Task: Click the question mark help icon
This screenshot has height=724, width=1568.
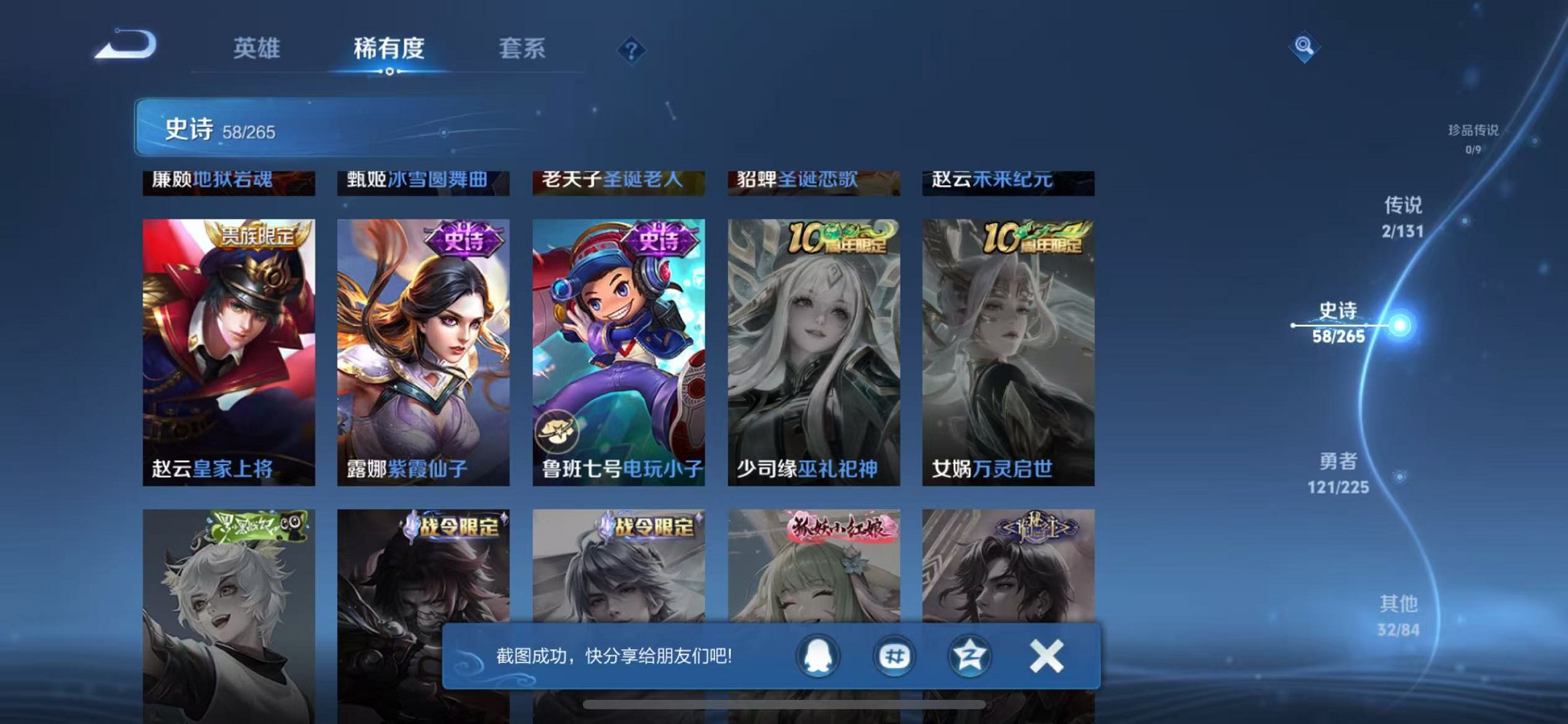Action: coord(631,50)
